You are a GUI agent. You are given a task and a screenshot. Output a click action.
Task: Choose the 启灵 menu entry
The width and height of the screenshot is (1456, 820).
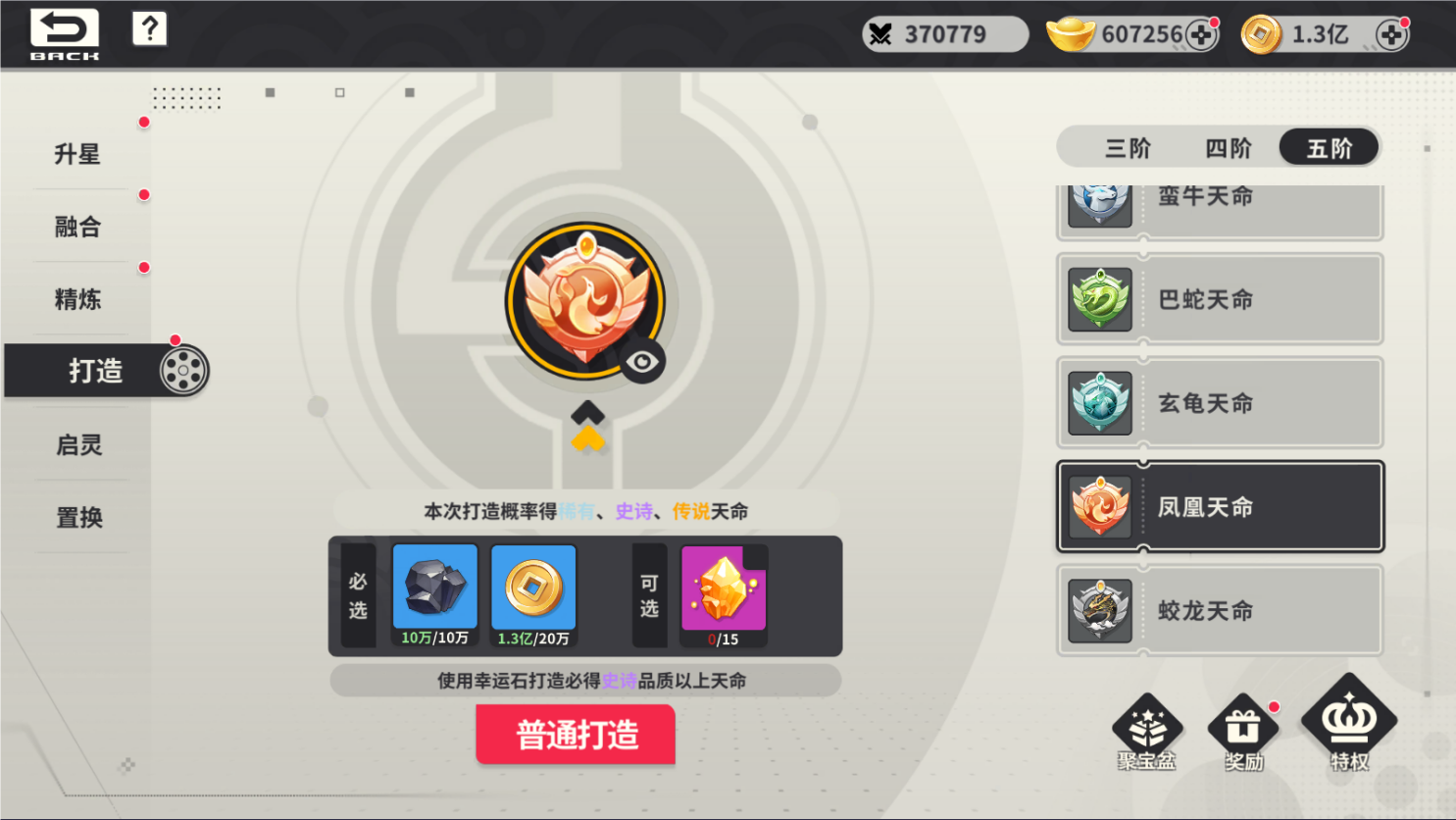[x=78, y=444]
